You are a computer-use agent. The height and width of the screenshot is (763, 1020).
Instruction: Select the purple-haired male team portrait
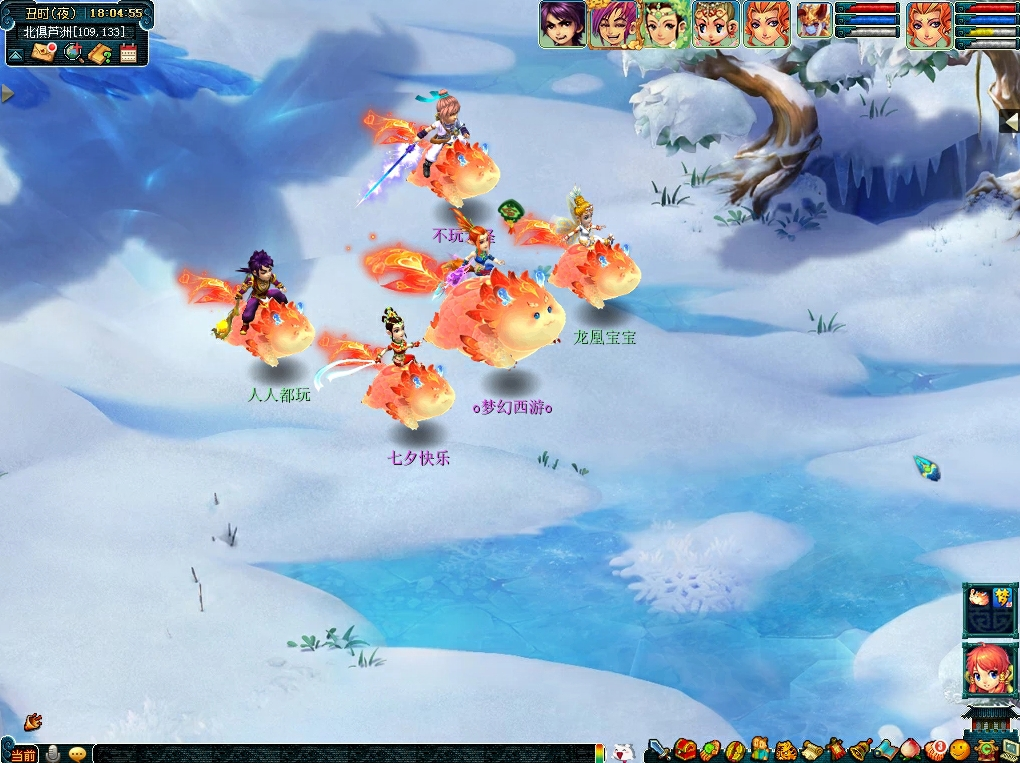click(562, 24)
